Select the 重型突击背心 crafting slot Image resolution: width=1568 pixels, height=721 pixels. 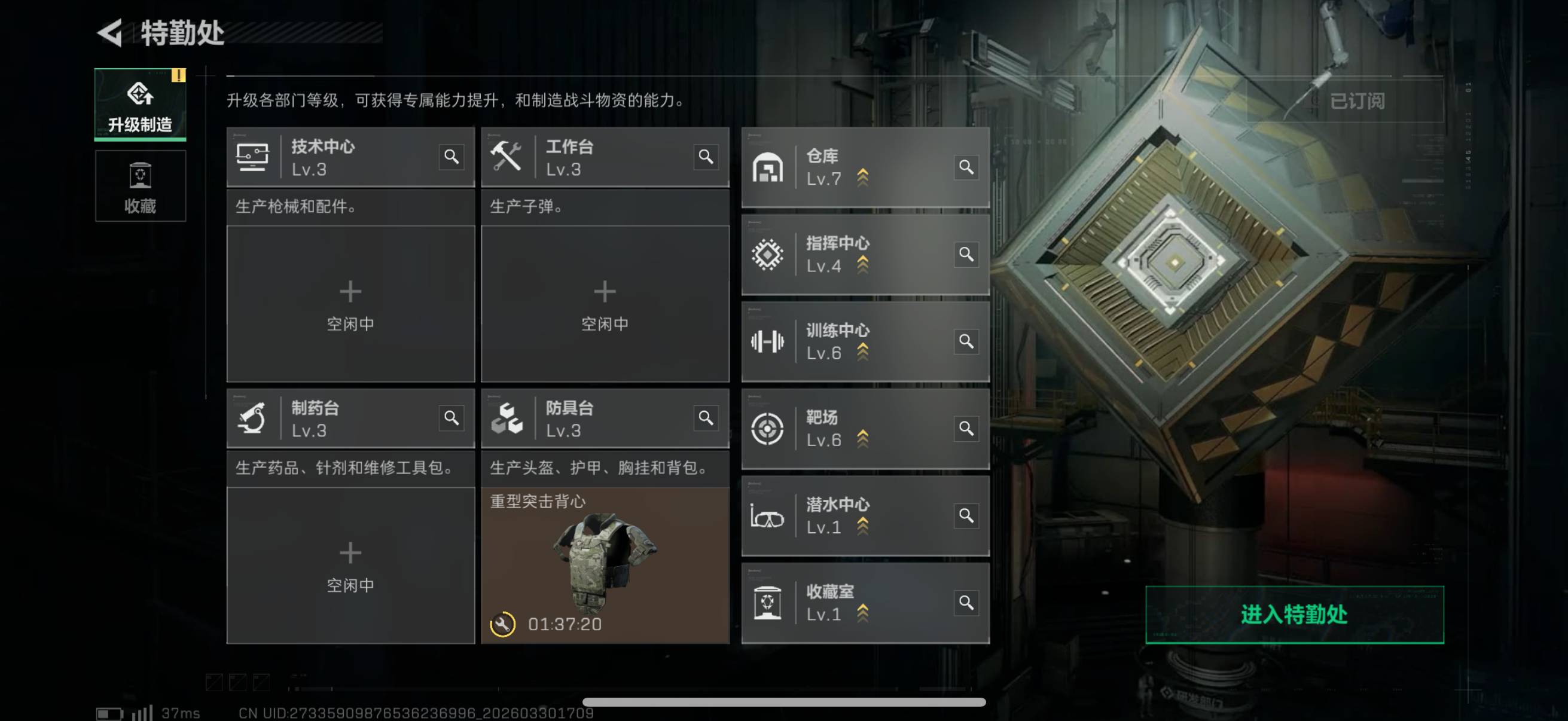[605, 565]
